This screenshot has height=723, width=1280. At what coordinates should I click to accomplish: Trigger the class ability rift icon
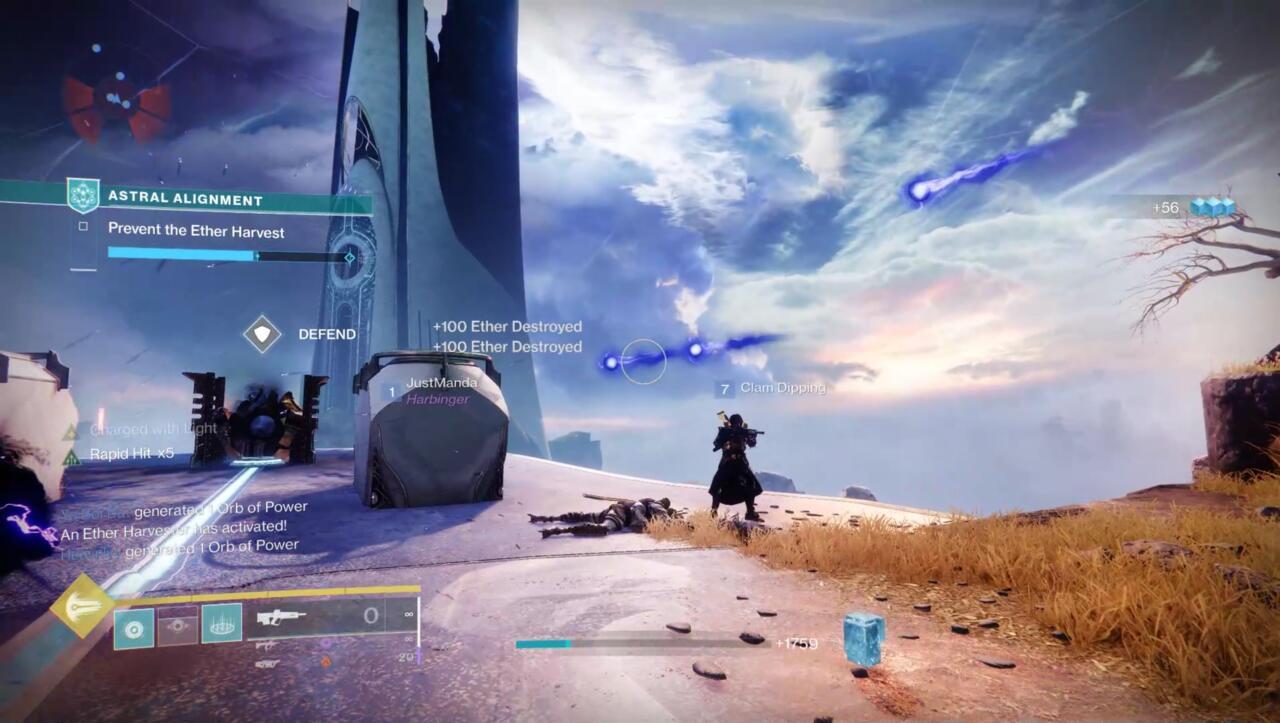point(221,624)
